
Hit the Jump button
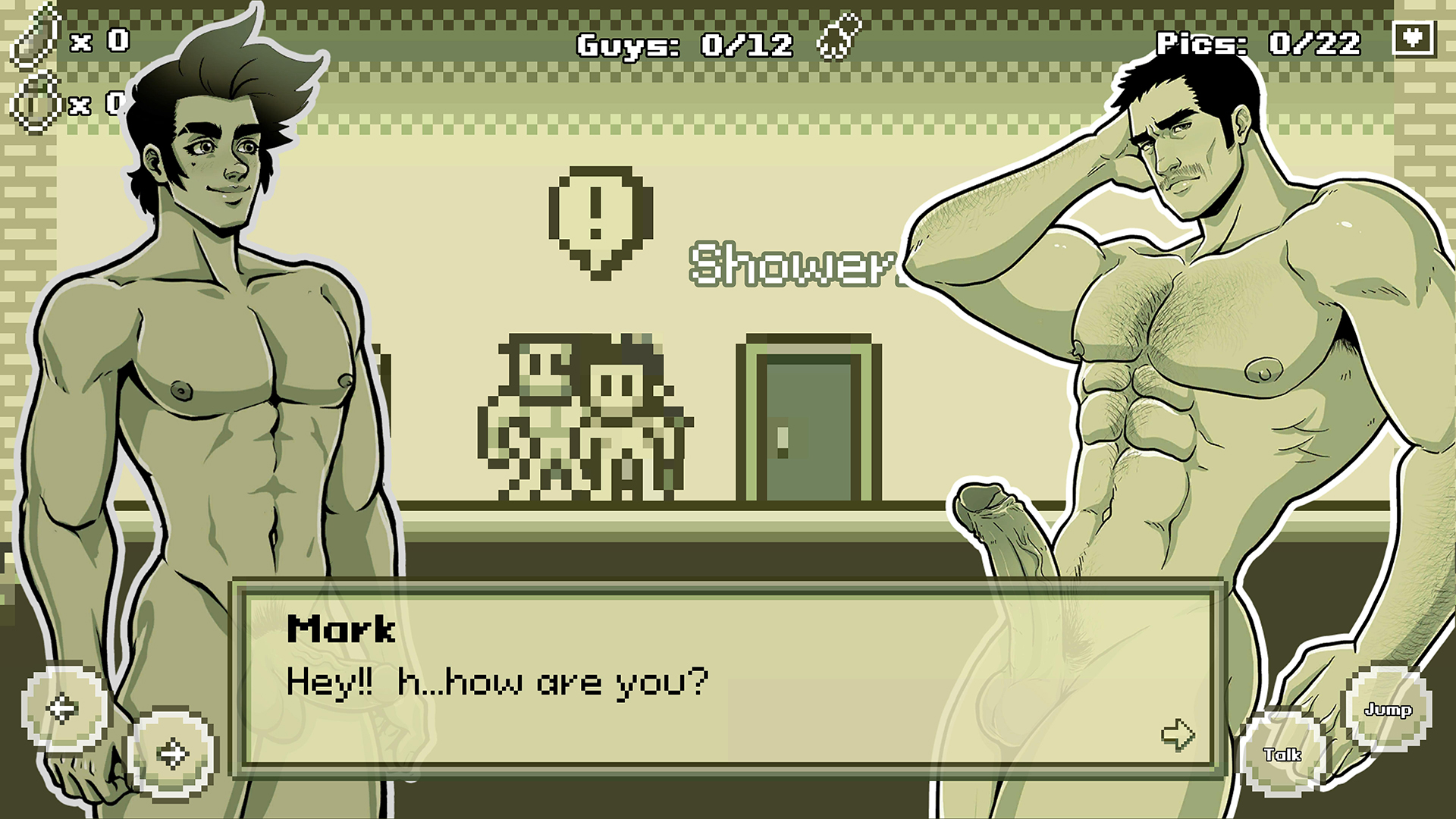pos(1388,709)
